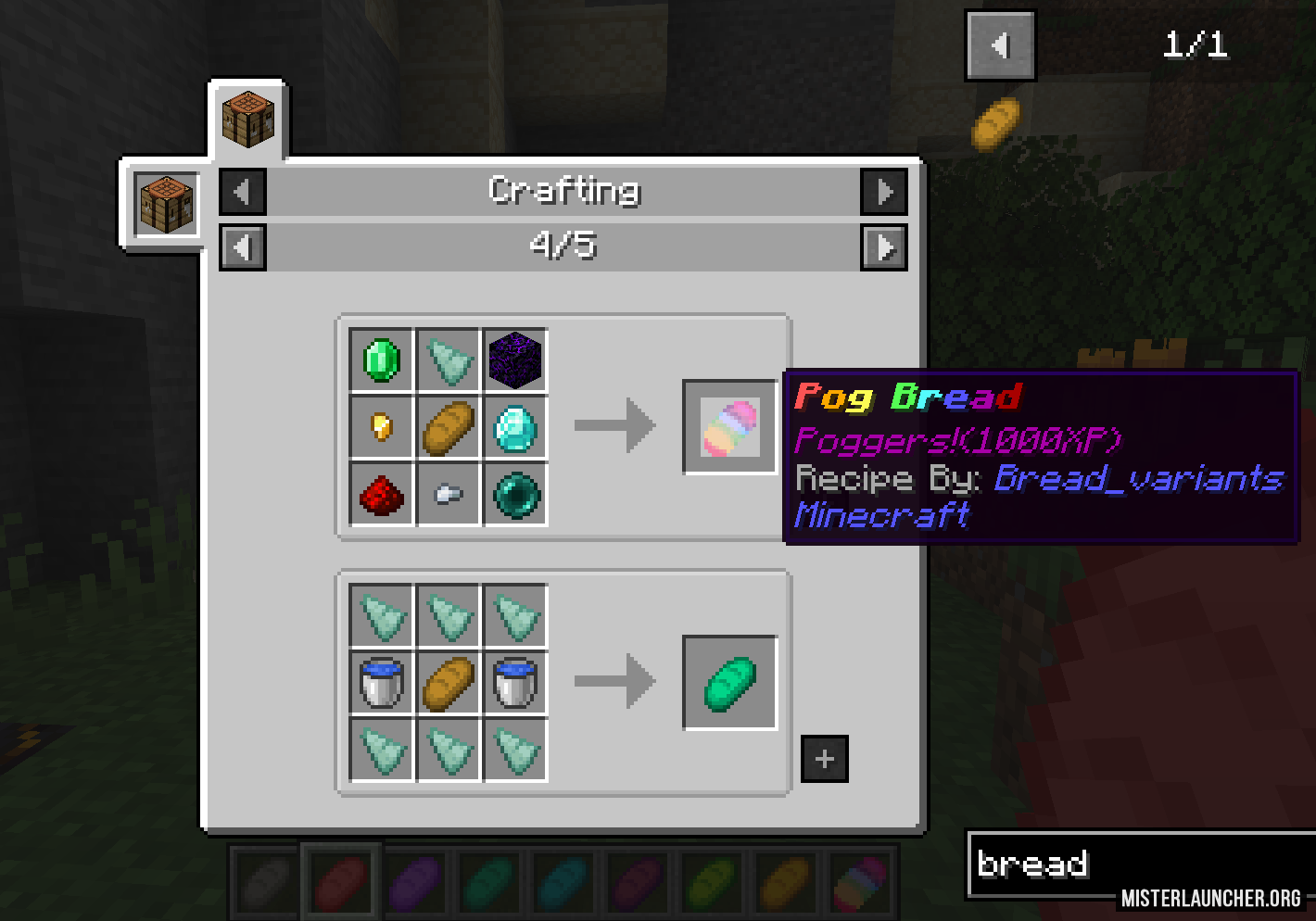
Task: Pick the gold nugget ingredient slot
Action: point(382,427)
